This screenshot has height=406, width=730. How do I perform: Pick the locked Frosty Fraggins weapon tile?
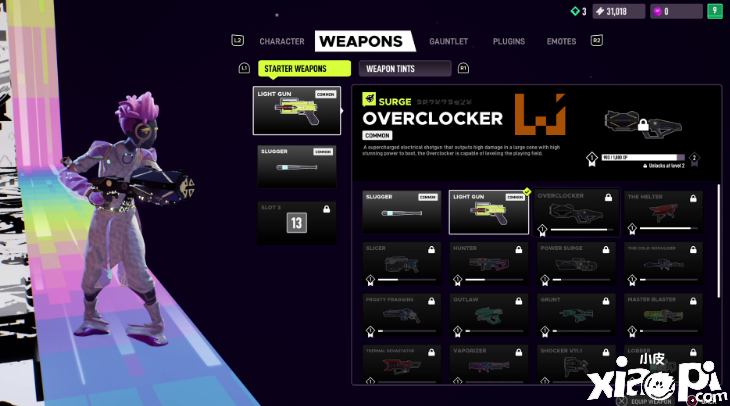(x=401, y=314)
